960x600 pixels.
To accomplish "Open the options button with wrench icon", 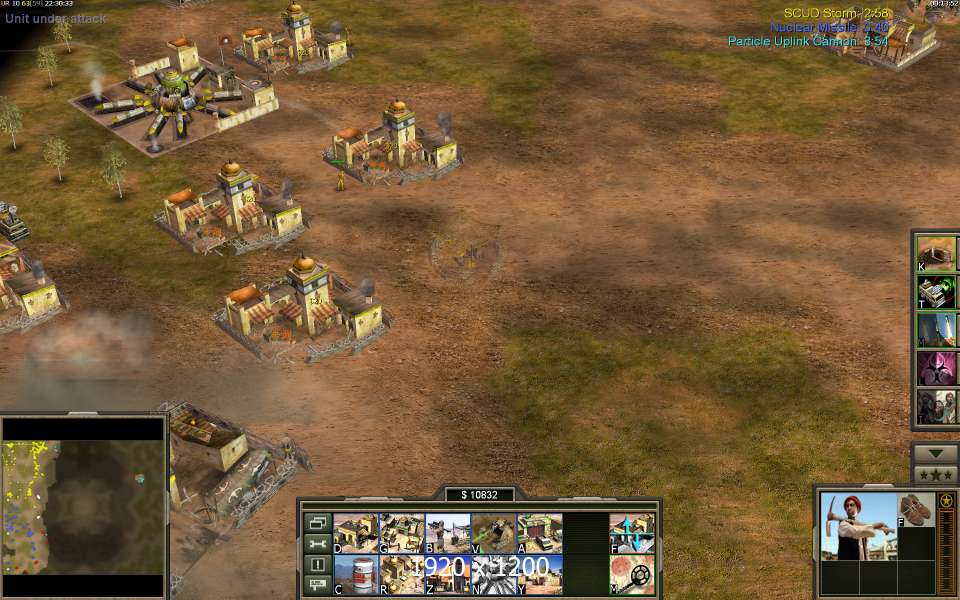I will (318, 543).
